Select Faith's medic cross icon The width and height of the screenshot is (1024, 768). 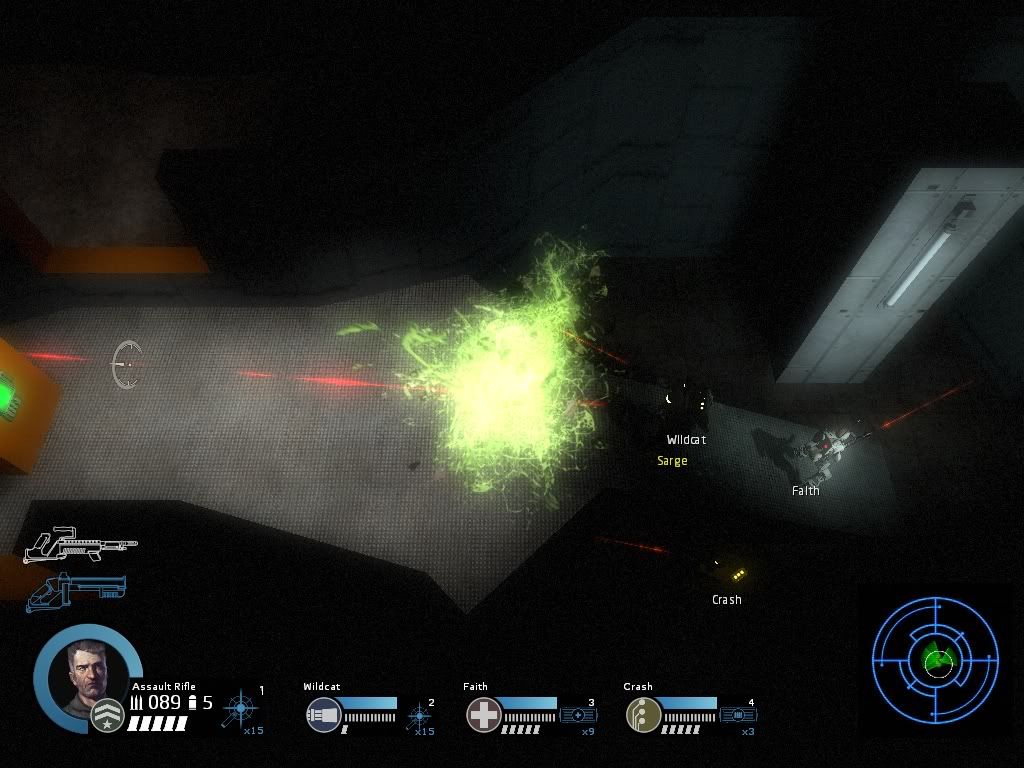point(483,715)
